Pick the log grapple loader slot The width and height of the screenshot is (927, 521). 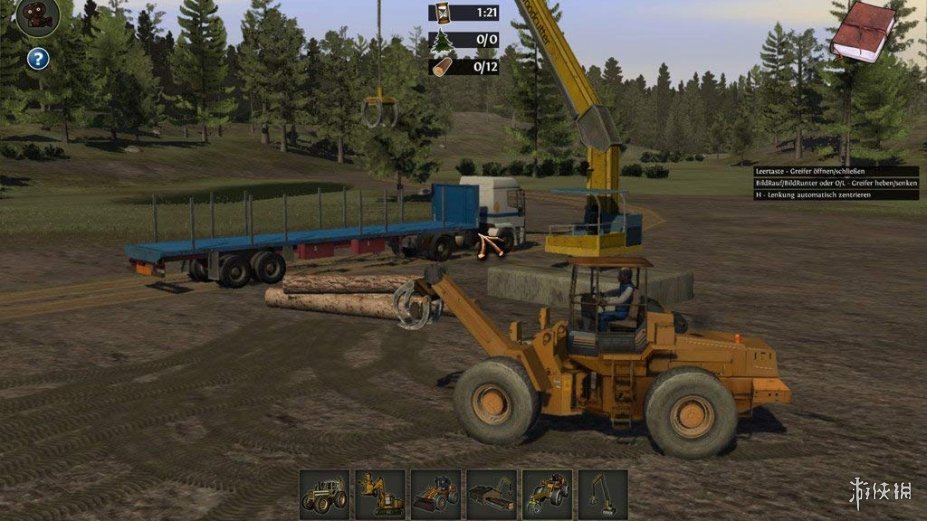pyautogui.click(x=547, y=493)
